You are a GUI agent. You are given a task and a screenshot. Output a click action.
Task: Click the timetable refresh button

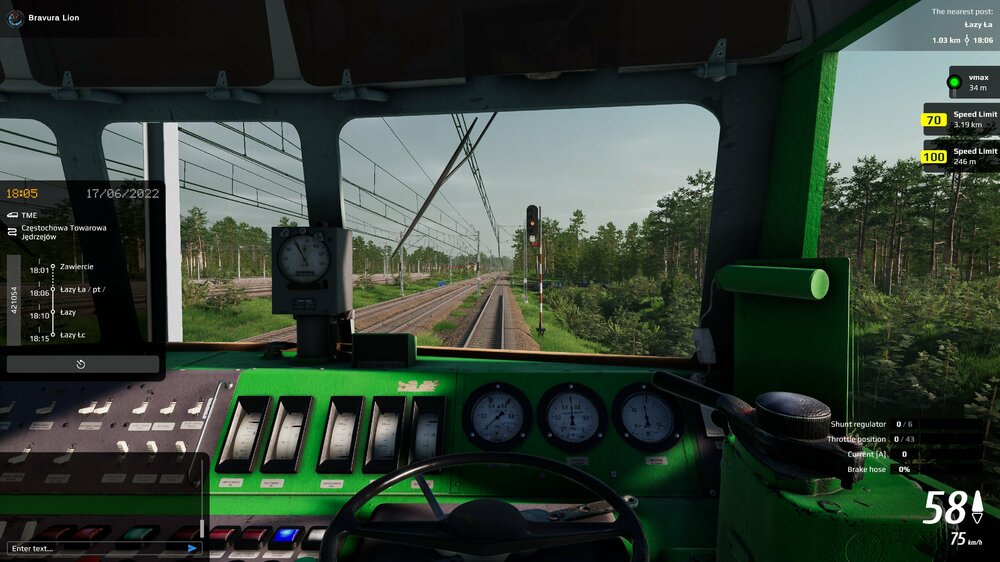coord(82,365)
